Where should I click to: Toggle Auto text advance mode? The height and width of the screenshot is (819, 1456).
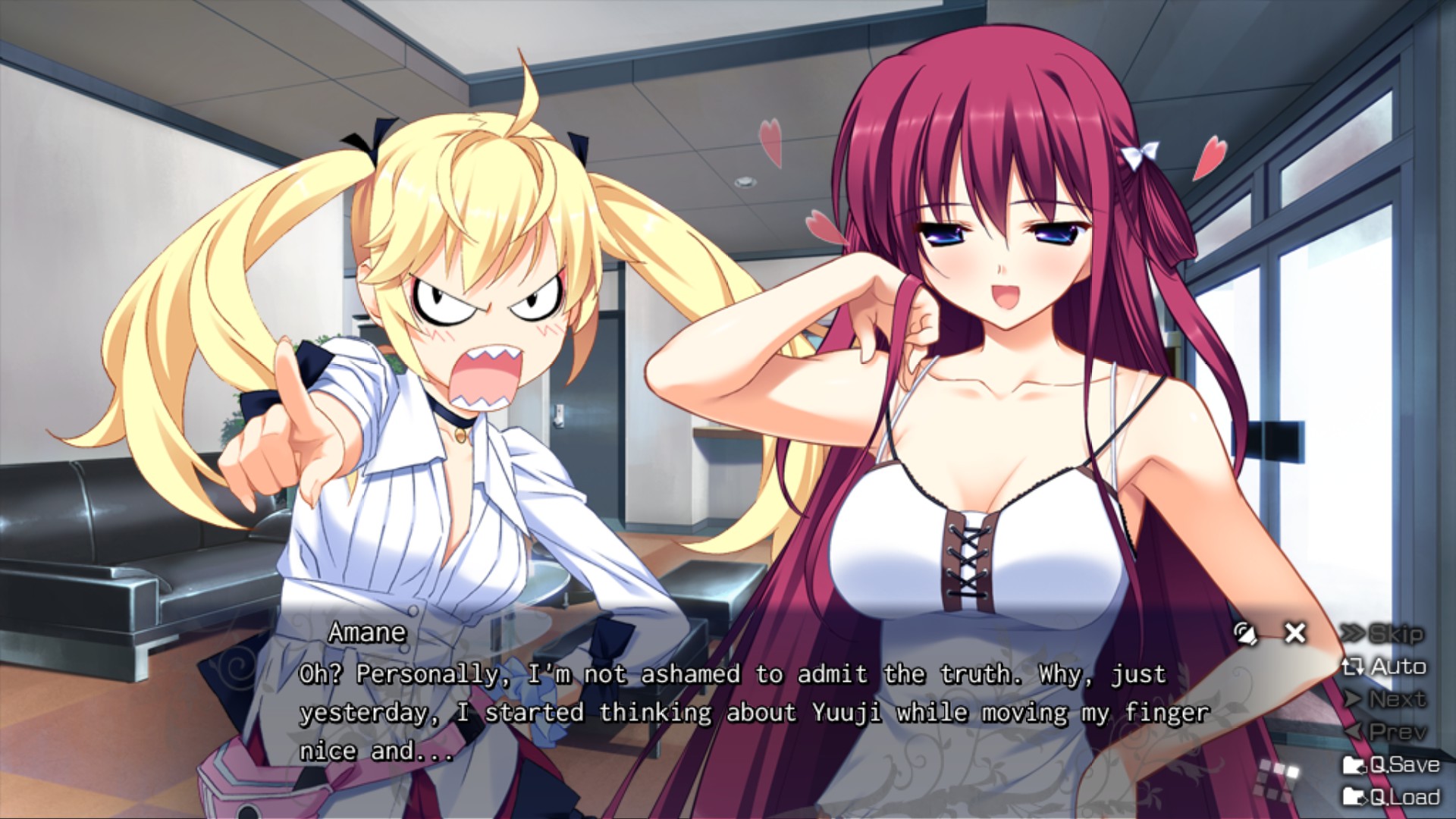pyautogui.click(x=1385, y=667)
